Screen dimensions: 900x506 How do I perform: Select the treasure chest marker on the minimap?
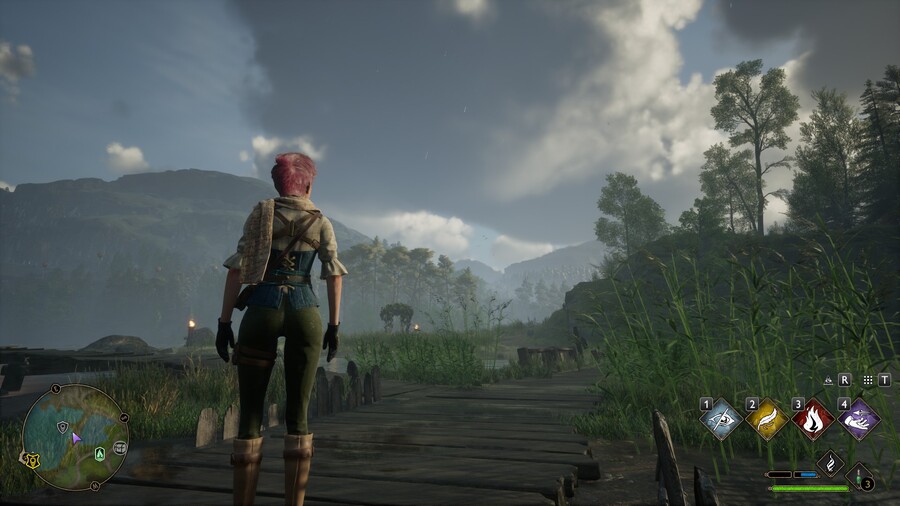(x=120, y=447)
